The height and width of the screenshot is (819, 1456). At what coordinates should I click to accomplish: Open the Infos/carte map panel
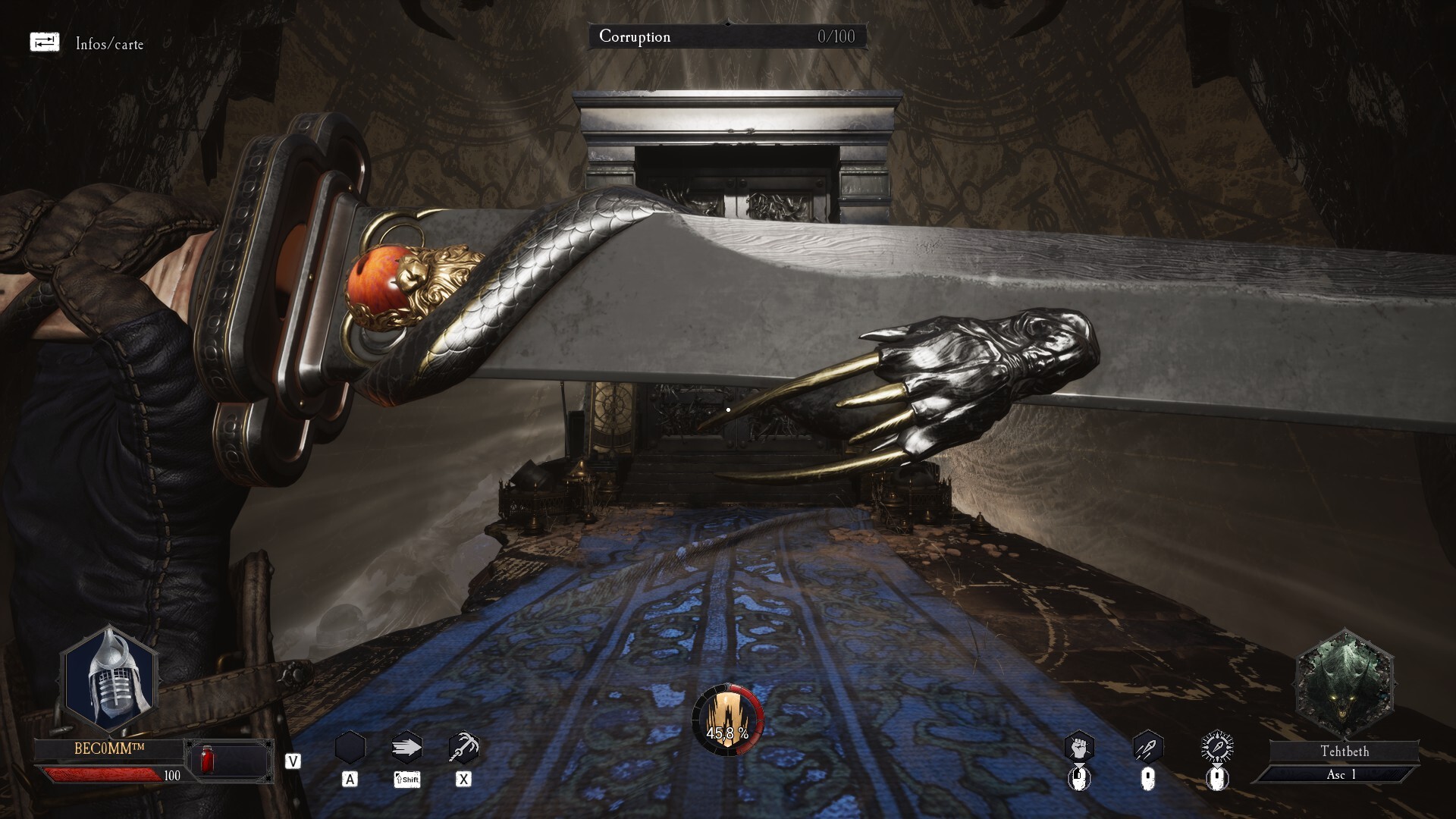click(x=45, y=42)
